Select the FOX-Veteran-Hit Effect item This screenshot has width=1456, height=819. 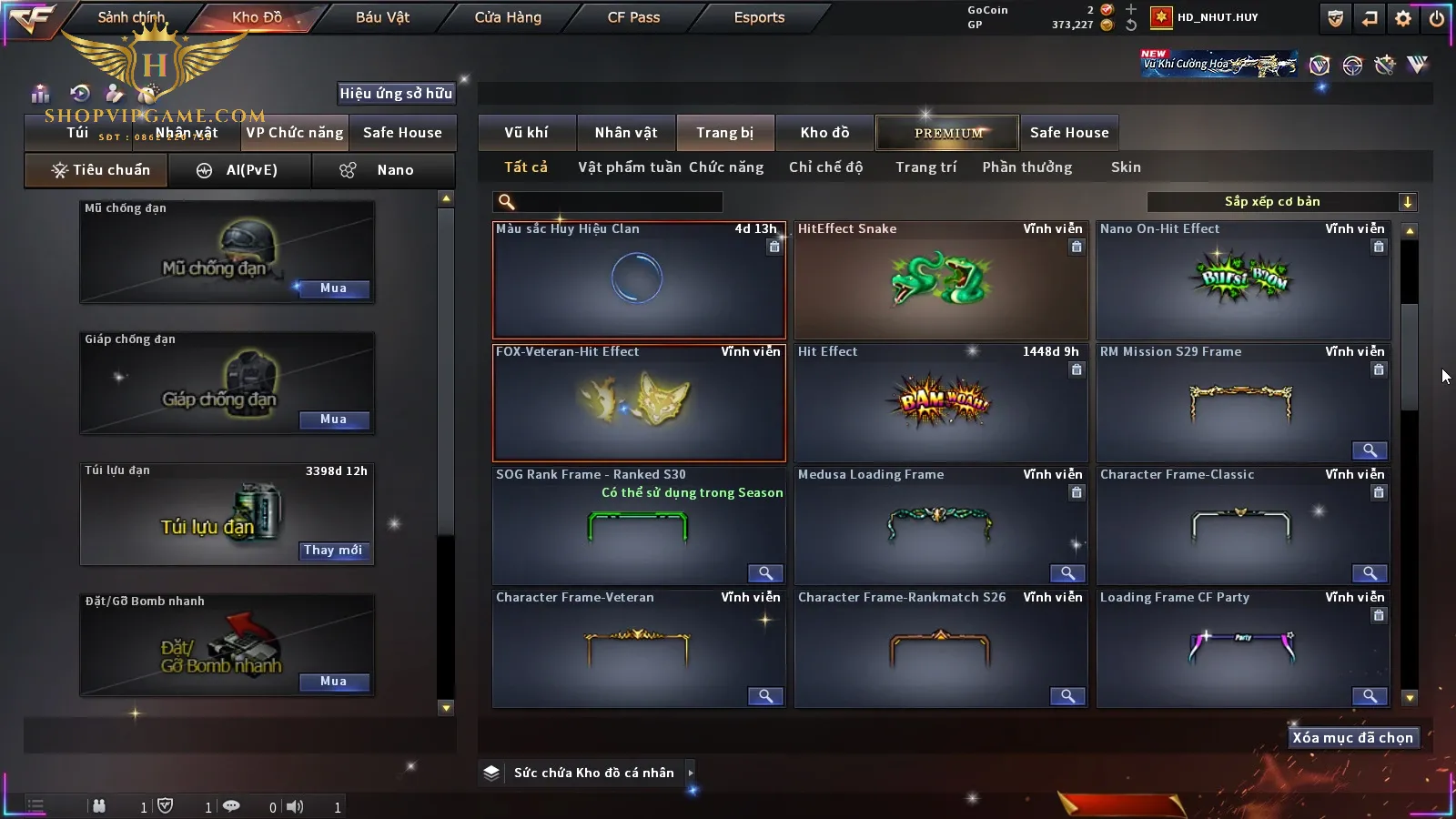(x=639, y=403)
